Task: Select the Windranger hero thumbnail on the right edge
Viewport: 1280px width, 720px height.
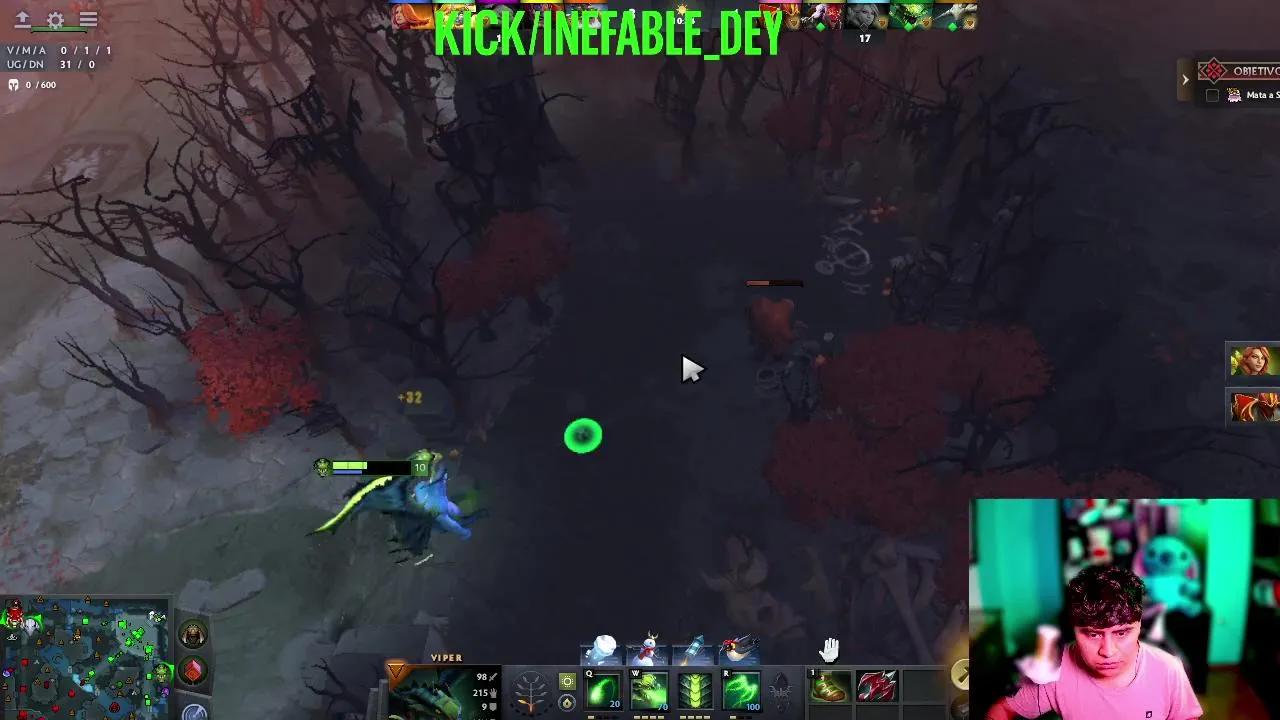Action: [1253, 362]
